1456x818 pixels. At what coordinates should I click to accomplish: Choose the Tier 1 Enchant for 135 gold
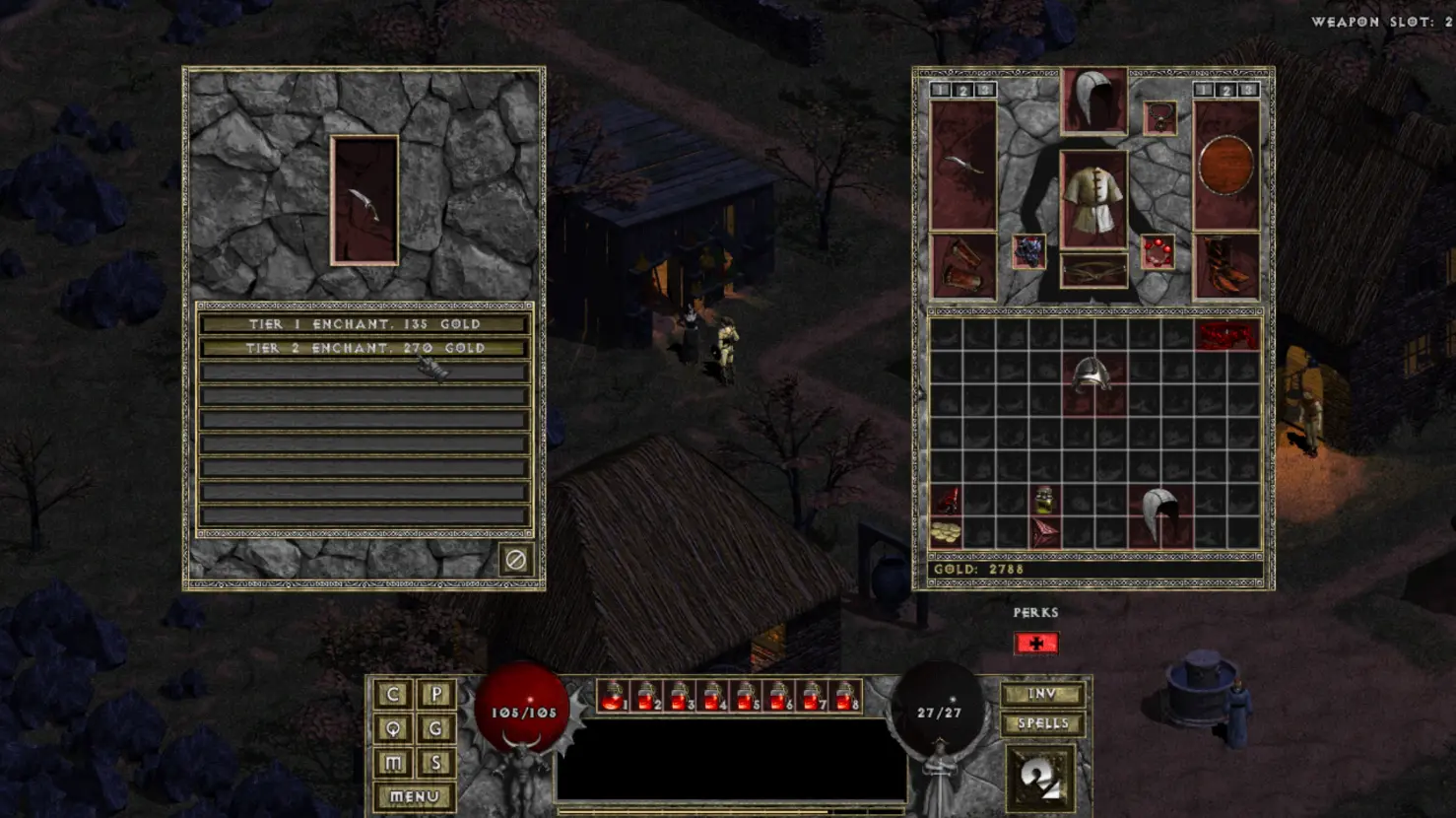point(364,324)
